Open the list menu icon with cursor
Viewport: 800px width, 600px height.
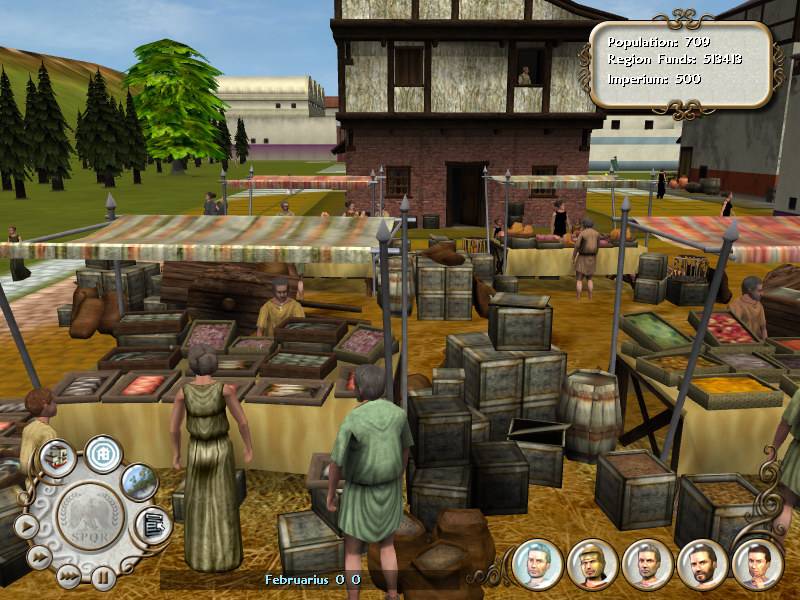152,523
